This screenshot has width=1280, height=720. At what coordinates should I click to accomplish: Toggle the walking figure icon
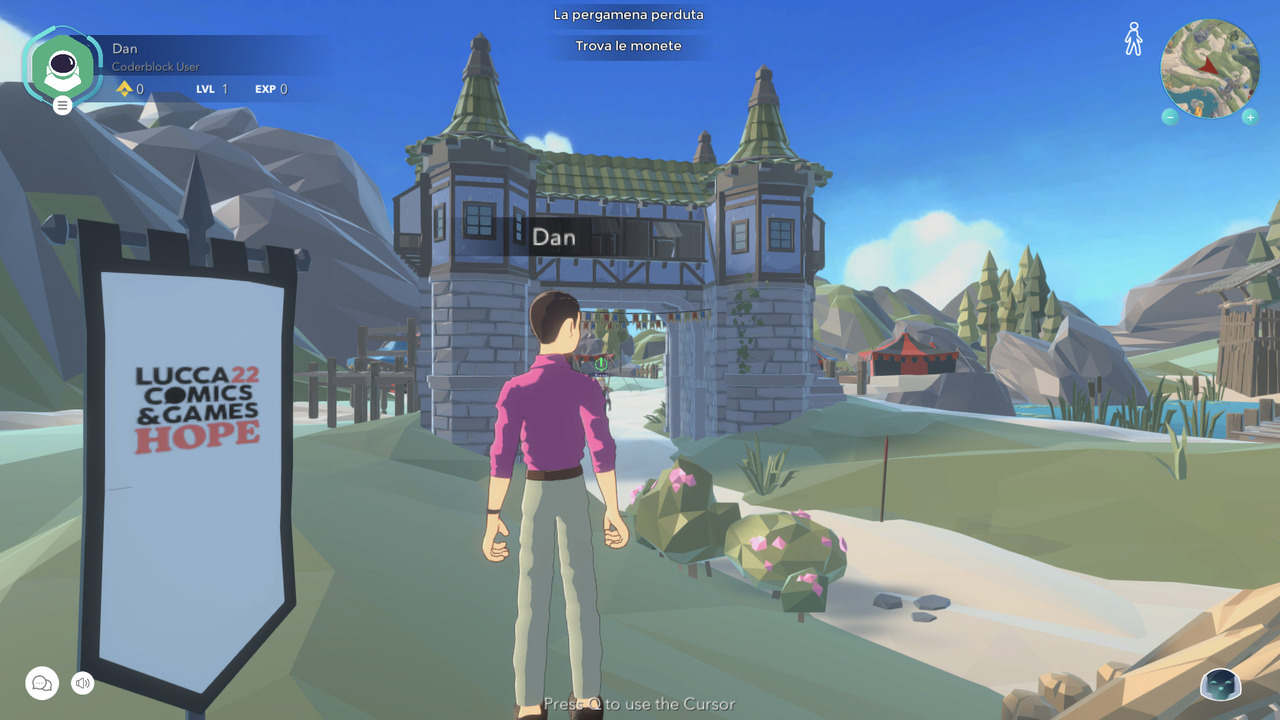[1133, 39]
